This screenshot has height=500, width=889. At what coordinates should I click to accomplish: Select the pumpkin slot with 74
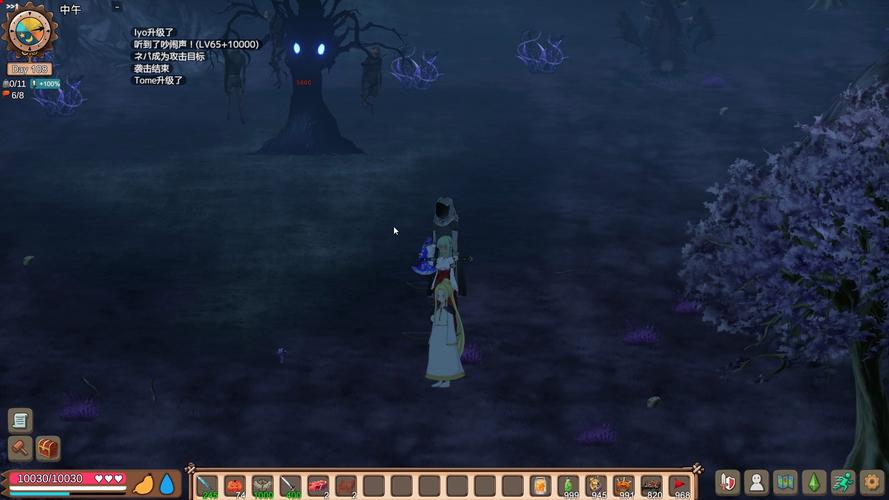click(235, 486)
